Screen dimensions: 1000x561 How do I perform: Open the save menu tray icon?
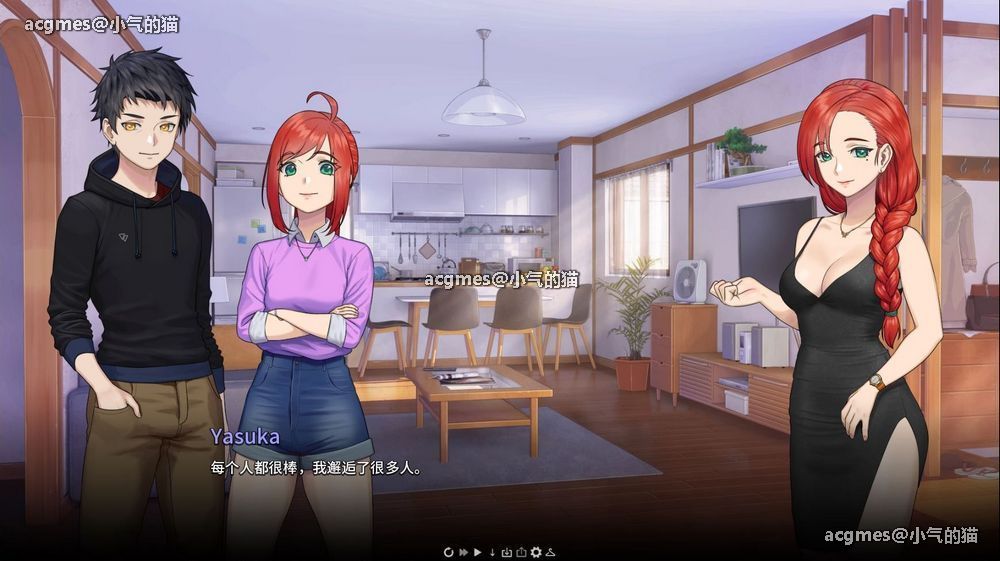pyautogui.click(x=506, y=551)
